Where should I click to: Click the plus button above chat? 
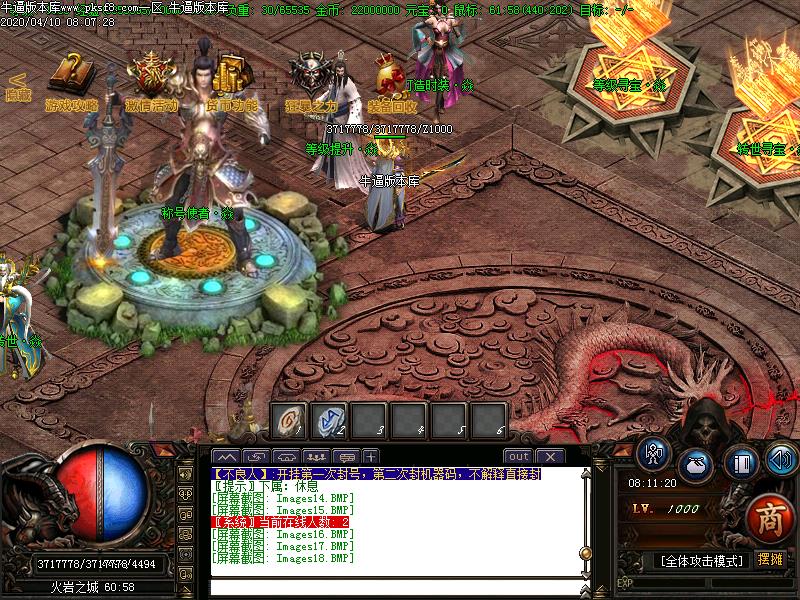click(371, 457)
